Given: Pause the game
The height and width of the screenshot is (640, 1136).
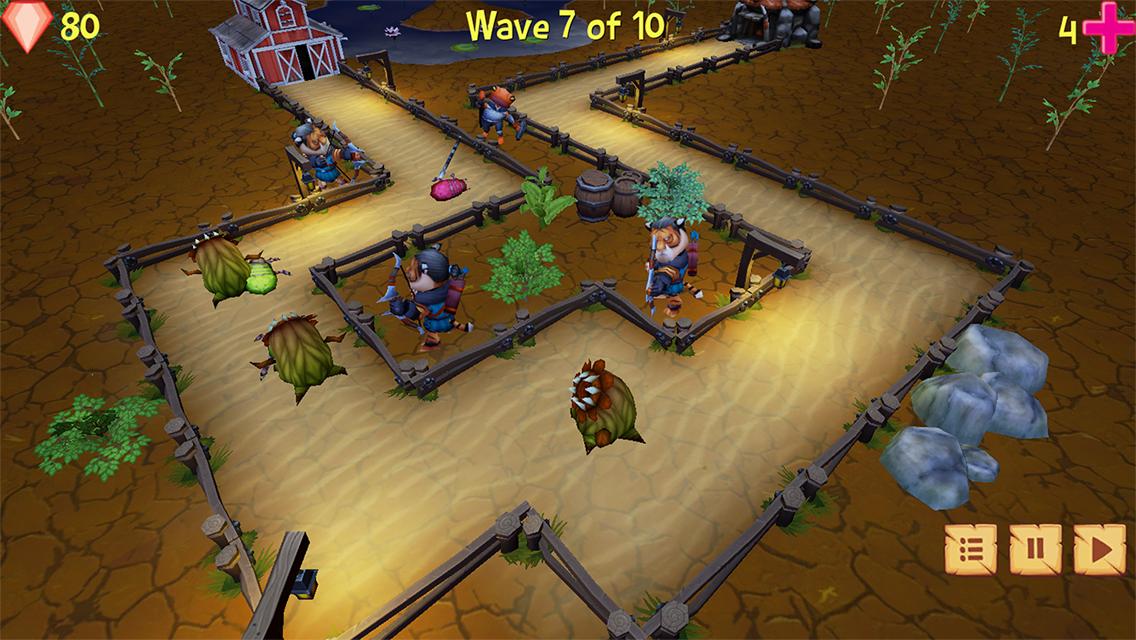Looking at the screenshot, I should tap(1035, 549).
